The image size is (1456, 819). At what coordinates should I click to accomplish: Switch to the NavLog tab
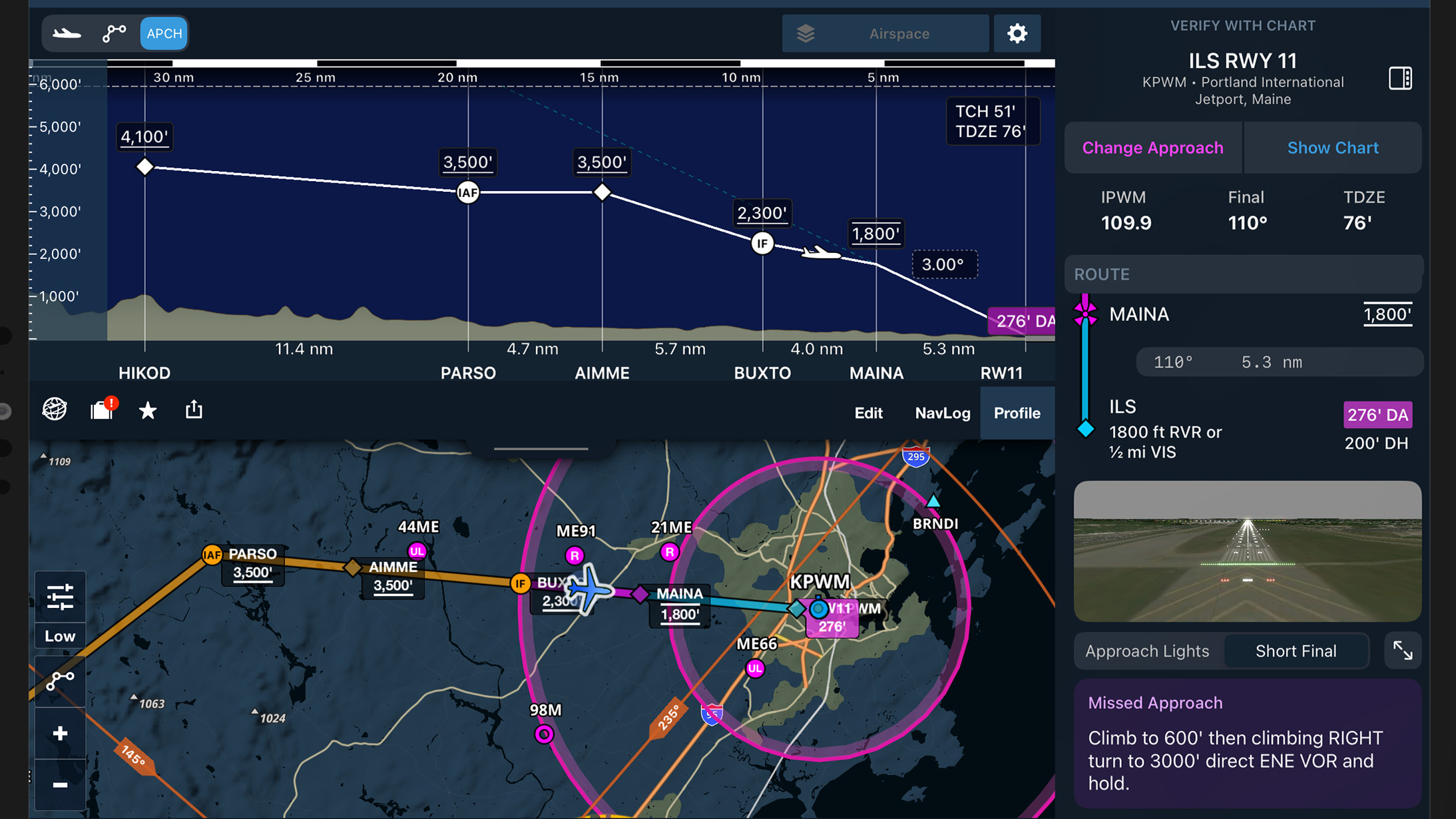(943, 413)
